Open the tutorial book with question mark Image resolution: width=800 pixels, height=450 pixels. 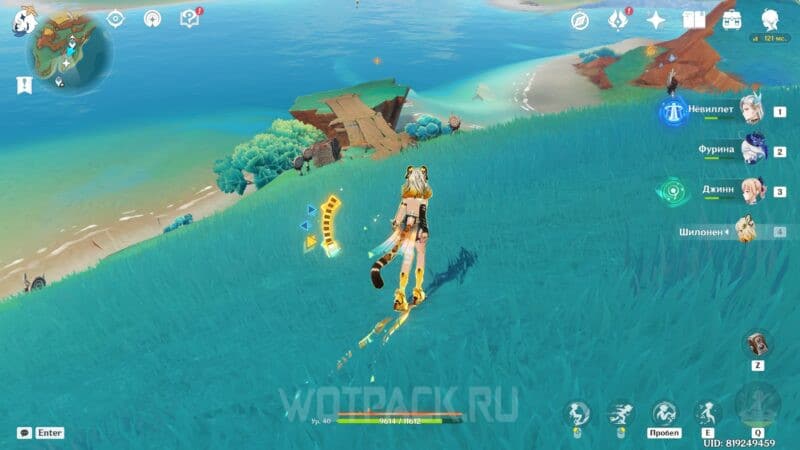189,18
